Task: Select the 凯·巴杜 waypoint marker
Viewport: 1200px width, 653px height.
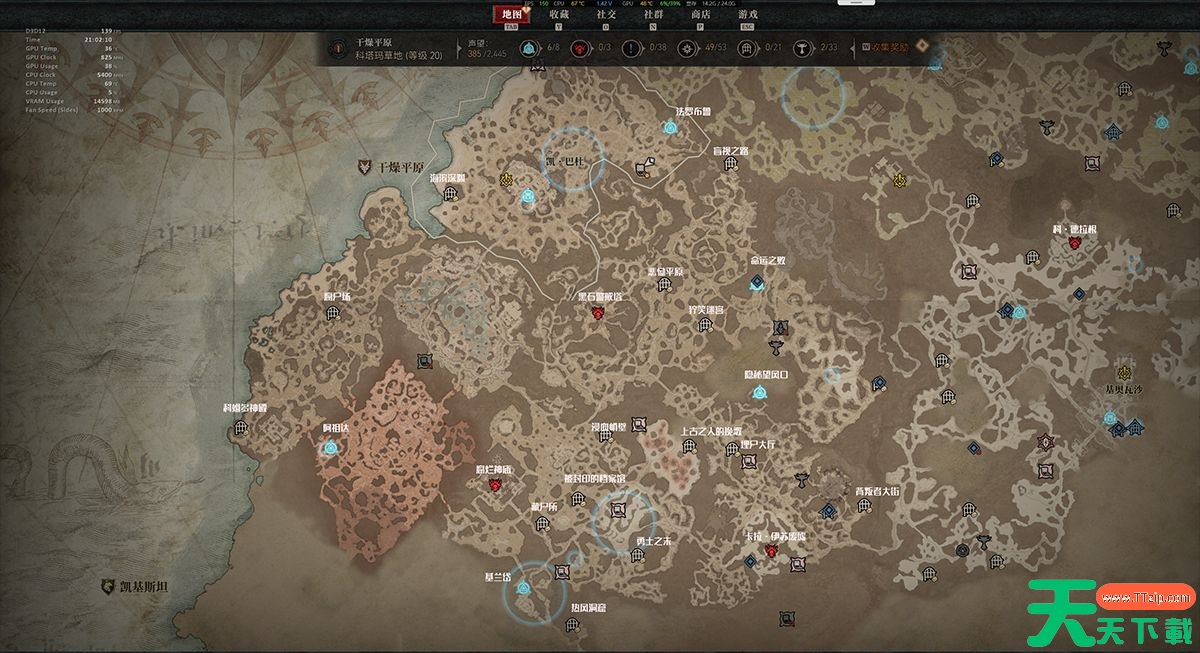Action: [x=528, y=197]
